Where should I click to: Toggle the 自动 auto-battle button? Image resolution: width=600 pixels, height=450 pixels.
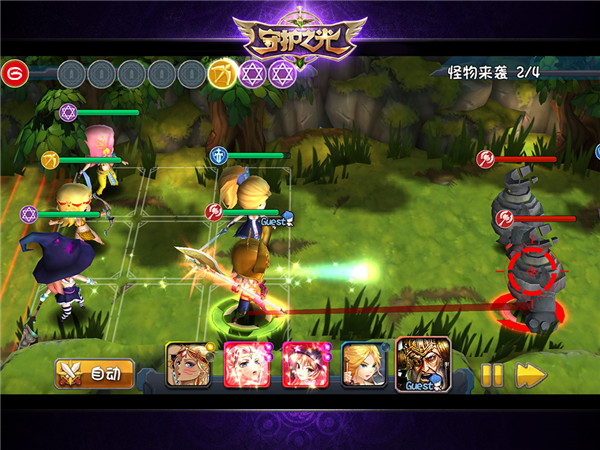click(x=94, y=374)
